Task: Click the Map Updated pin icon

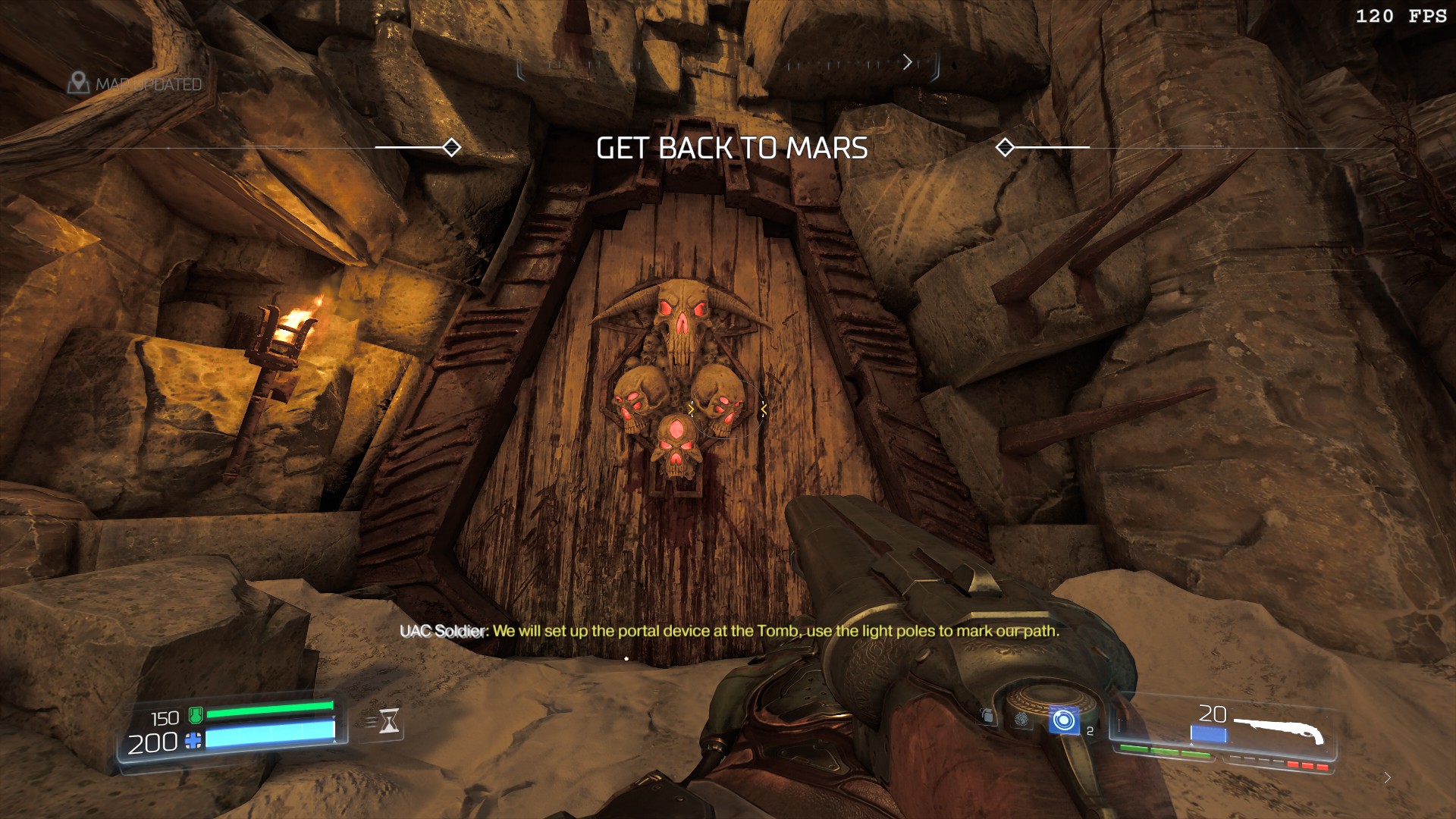Action: pos(78,83)
